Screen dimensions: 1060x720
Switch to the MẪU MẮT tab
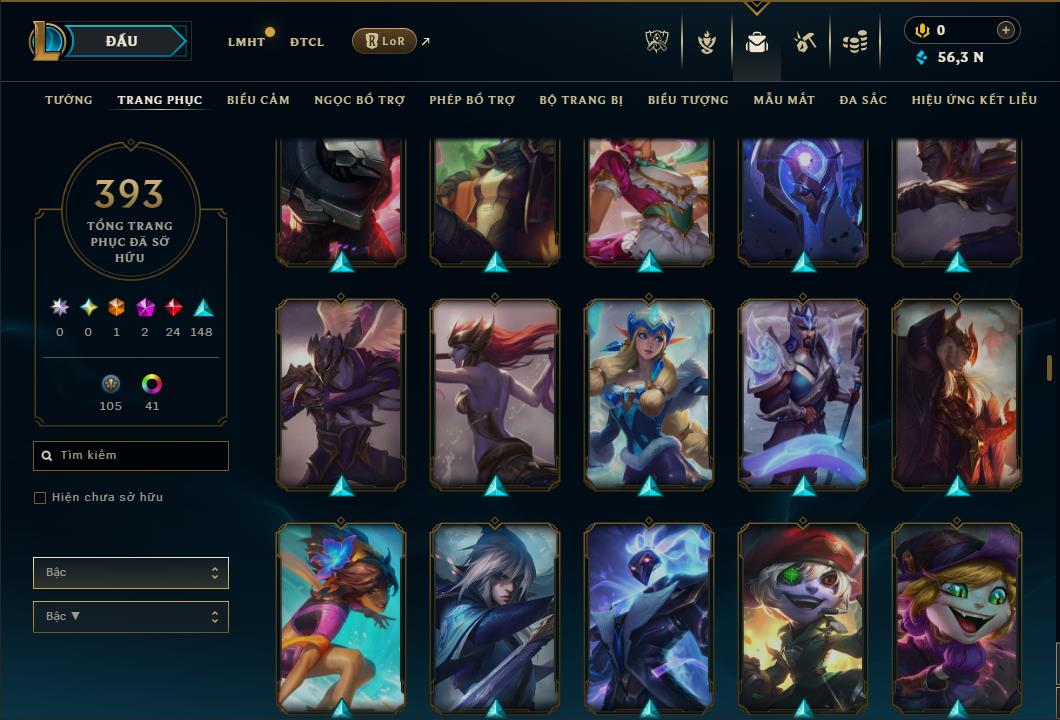tap(784, 100)
